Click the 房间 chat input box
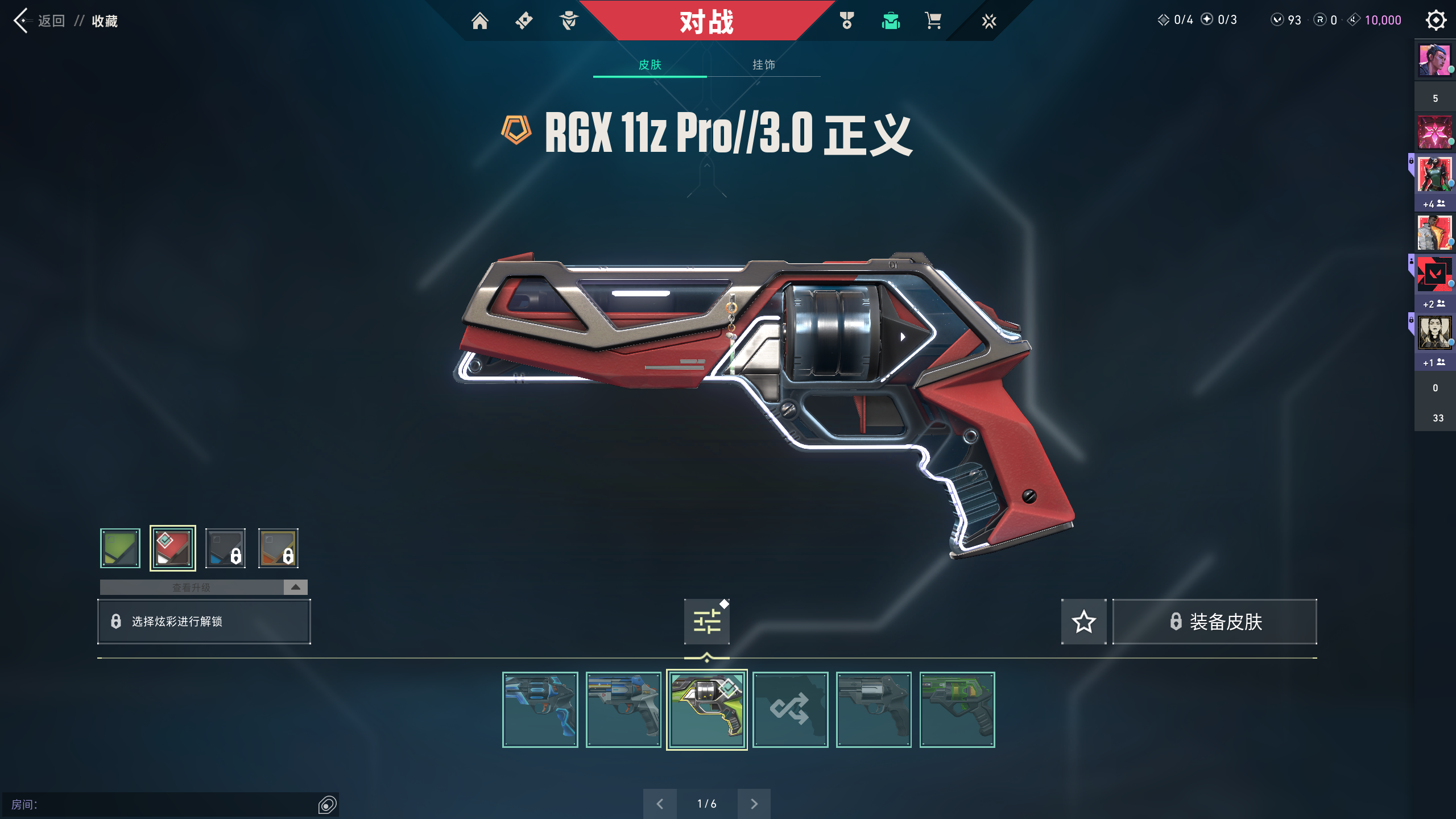1456x819 pixels. [165, 805]
